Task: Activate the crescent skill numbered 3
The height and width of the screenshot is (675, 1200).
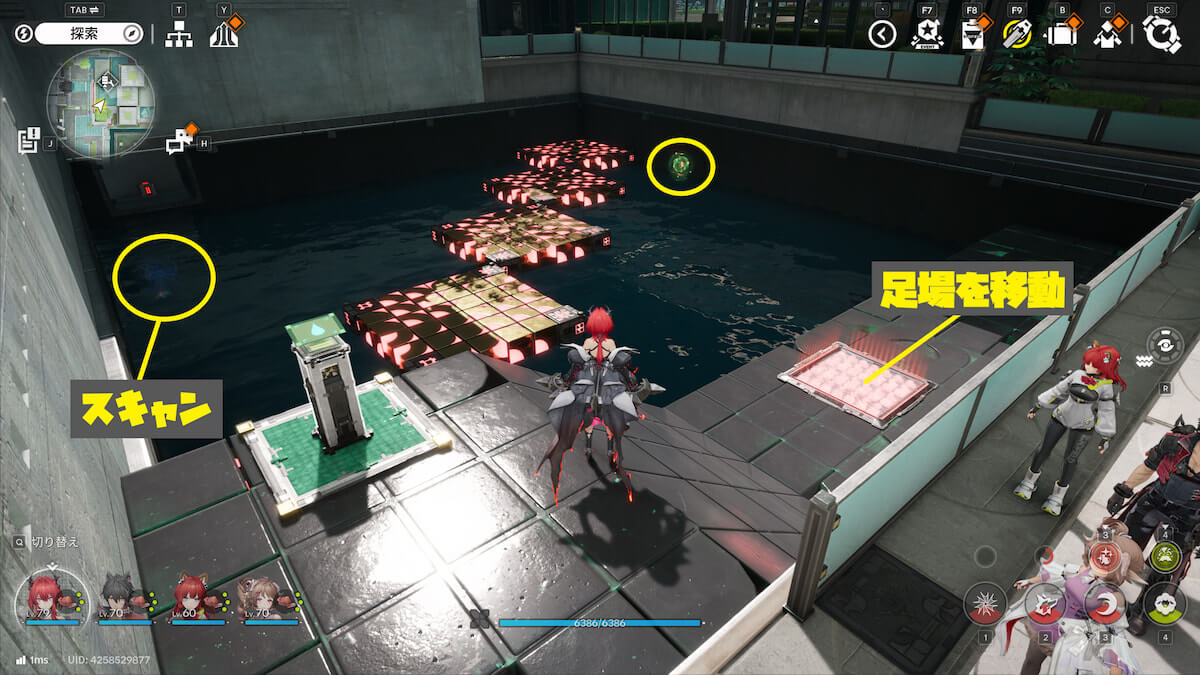Action: pos(1105,604)
